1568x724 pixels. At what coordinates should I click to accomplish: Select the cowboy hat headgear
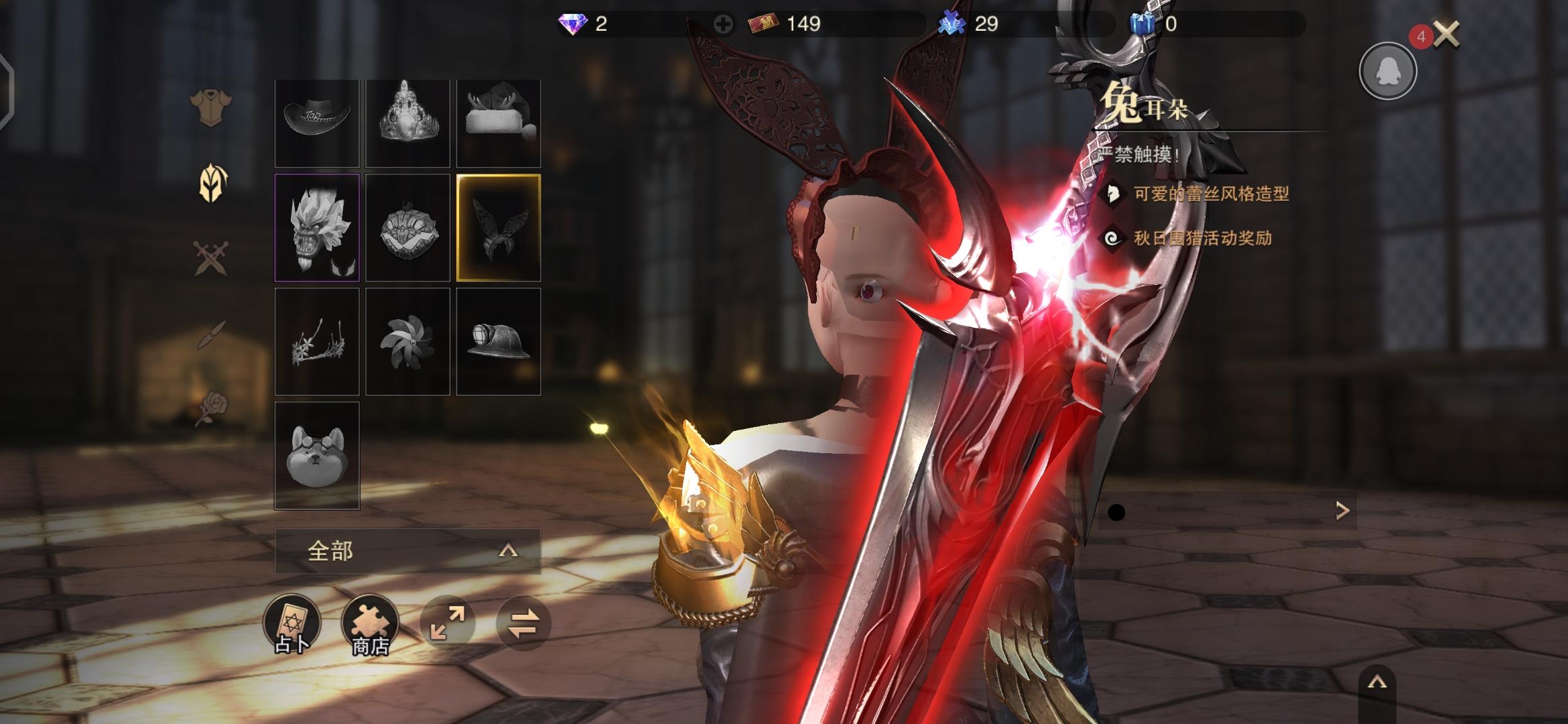(317, 123)
